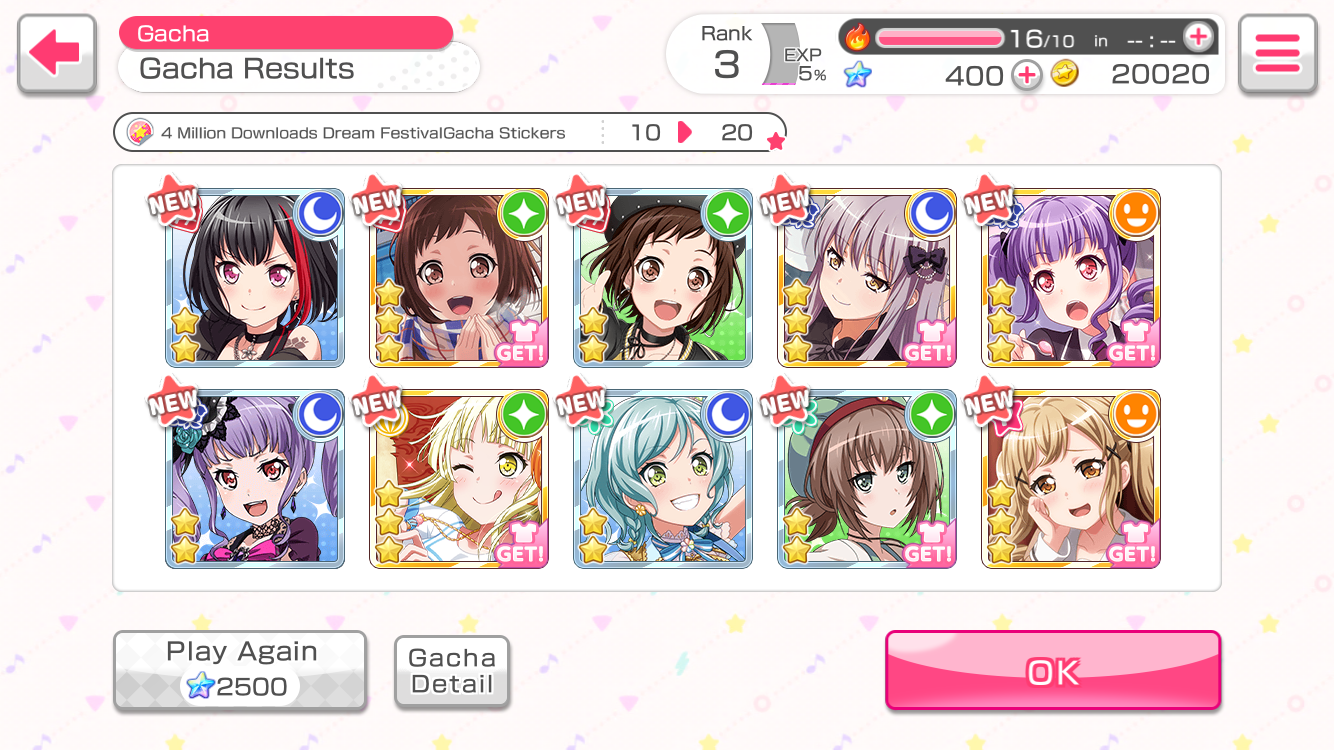Viewport: 1334px width, 750px height.
Task: Open the hamburger menu
Action: coord(1276,55)
